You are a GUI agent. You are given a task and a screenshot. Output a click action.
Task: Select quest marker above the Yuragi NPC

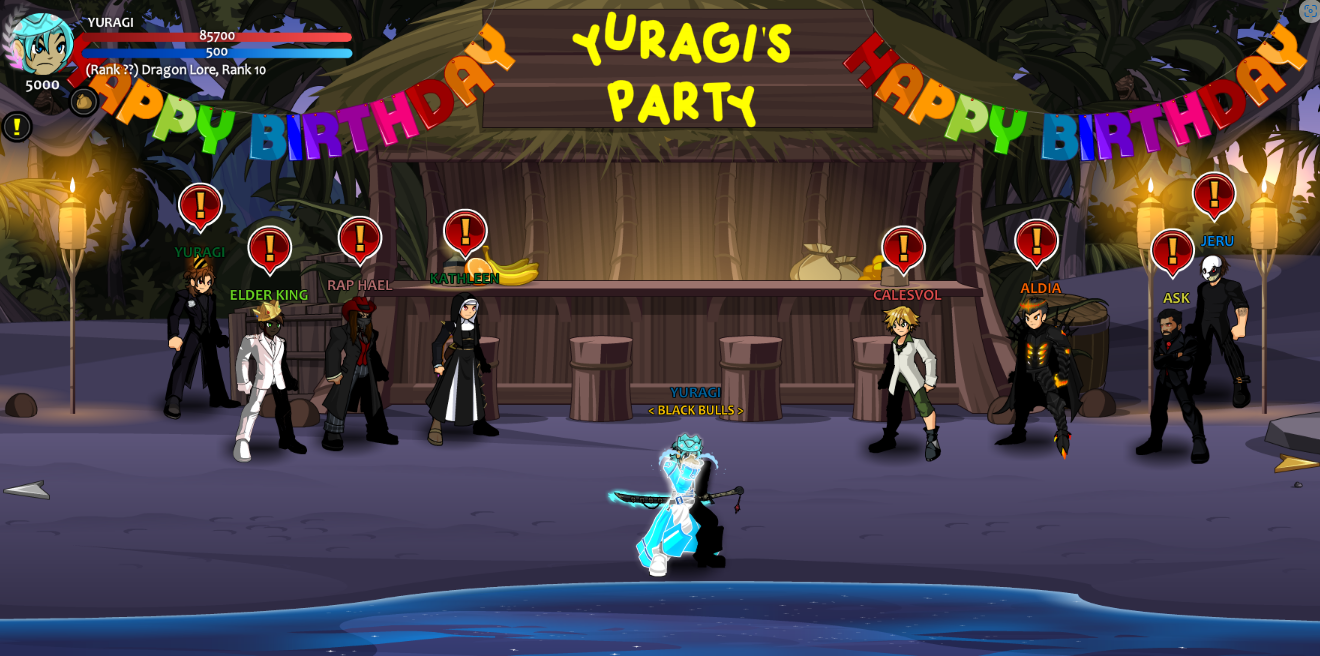tap(200, 206)
